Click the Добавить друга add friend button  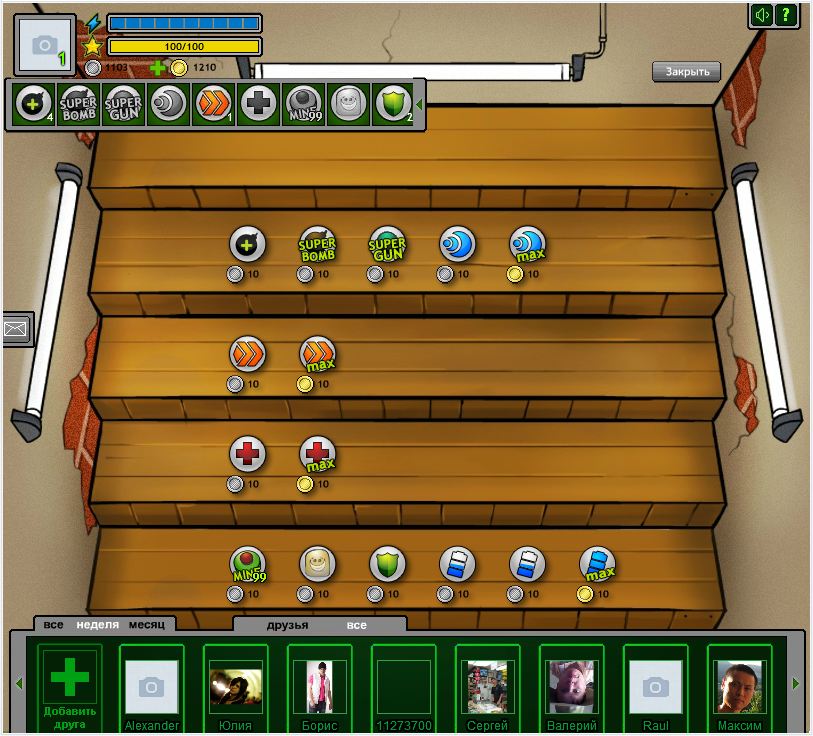click(x=70, y=685)
